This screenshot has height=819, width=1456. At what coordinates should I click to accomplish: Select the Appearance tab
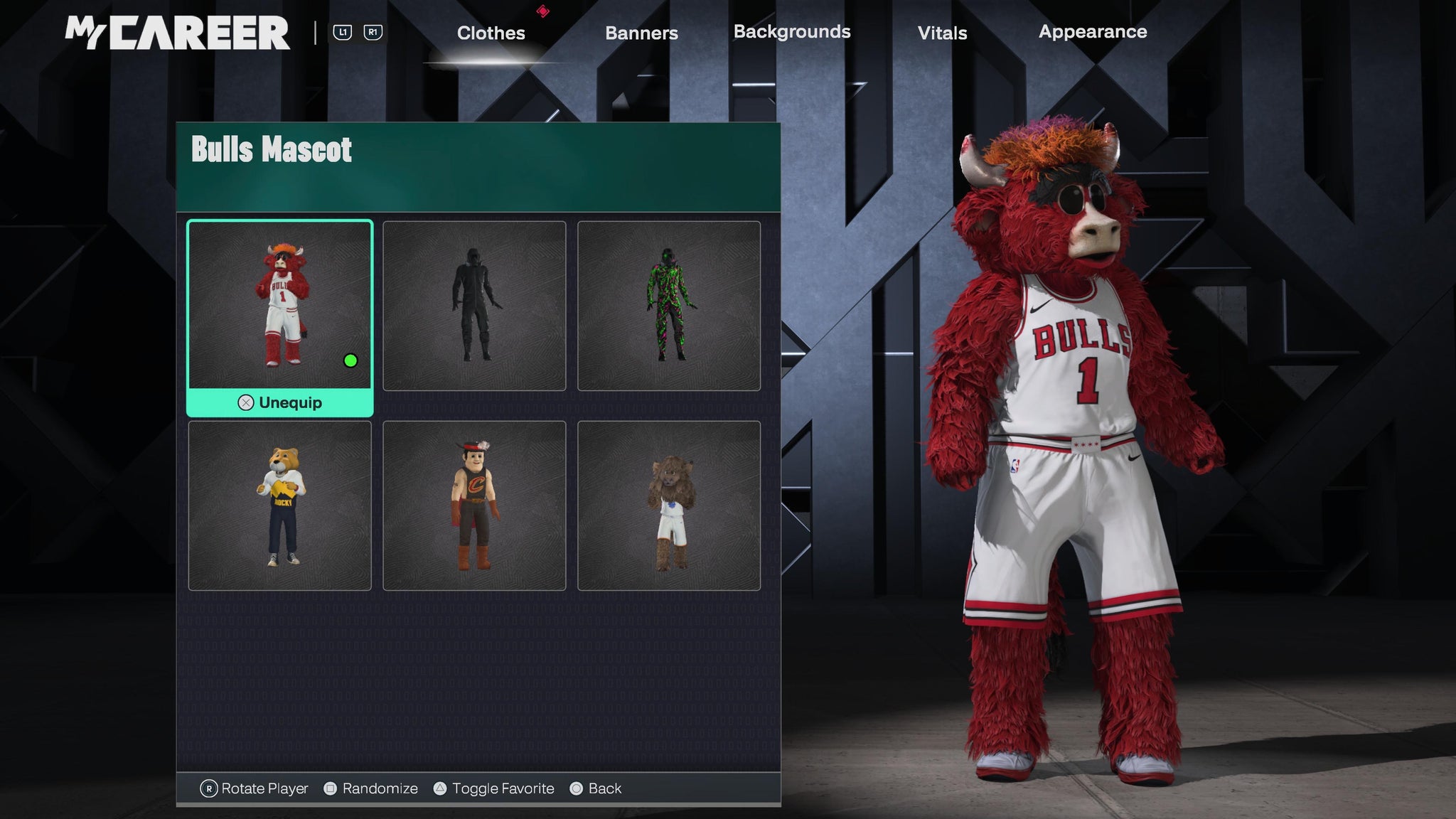tap(1093, 32)
